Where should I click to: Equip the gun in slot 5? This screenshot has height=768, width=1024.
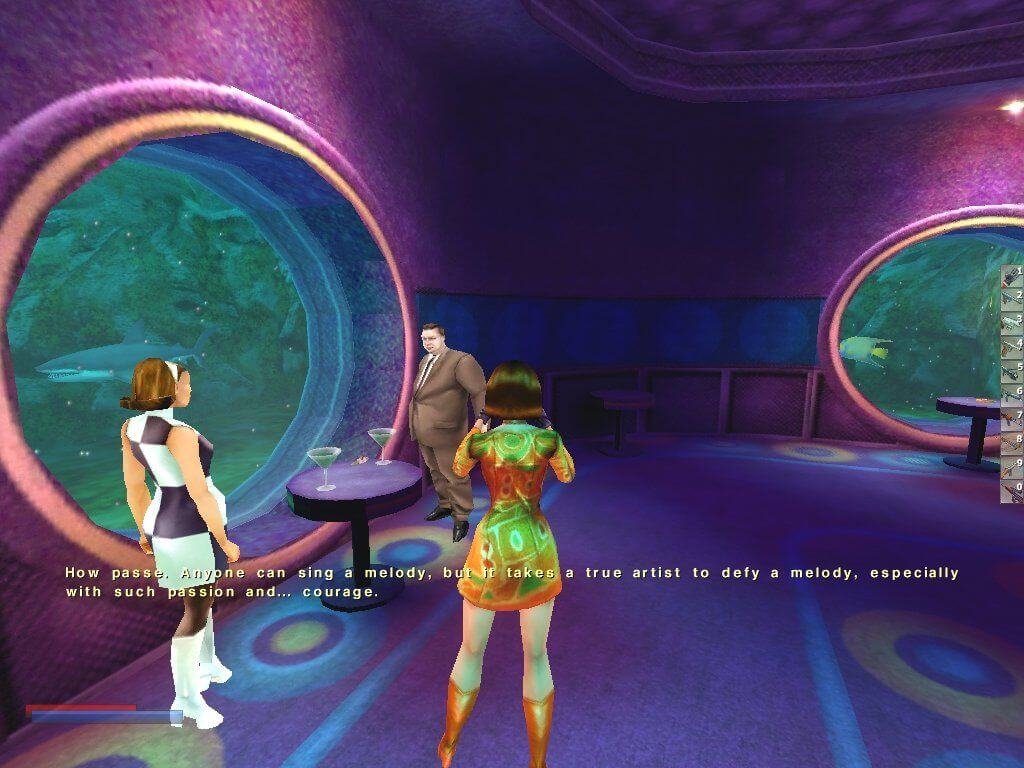(1012, 370)
